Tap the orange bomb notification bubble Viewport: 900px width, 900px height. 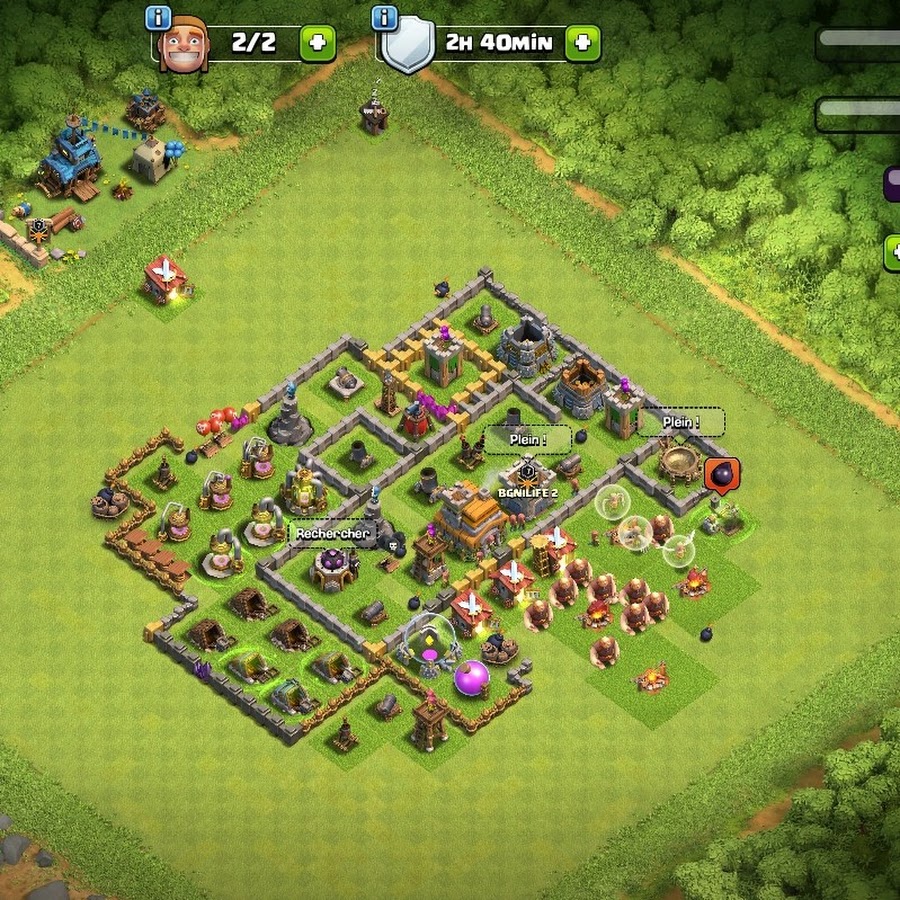(721, 474)
